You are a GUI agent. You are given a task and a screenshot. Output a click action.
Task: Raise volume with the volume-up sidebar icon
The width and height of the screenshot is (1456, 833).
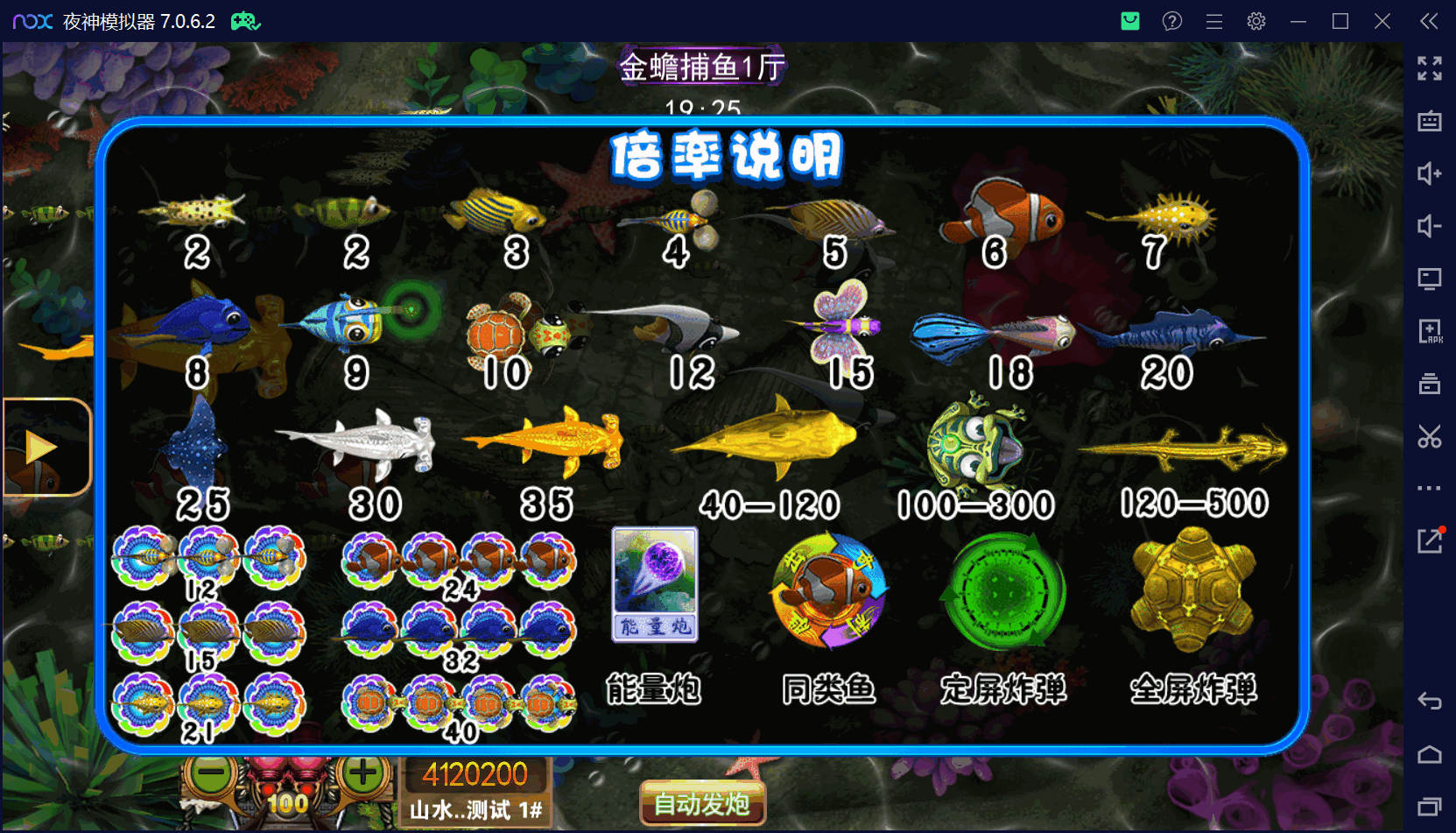[x=1431, y=173]
